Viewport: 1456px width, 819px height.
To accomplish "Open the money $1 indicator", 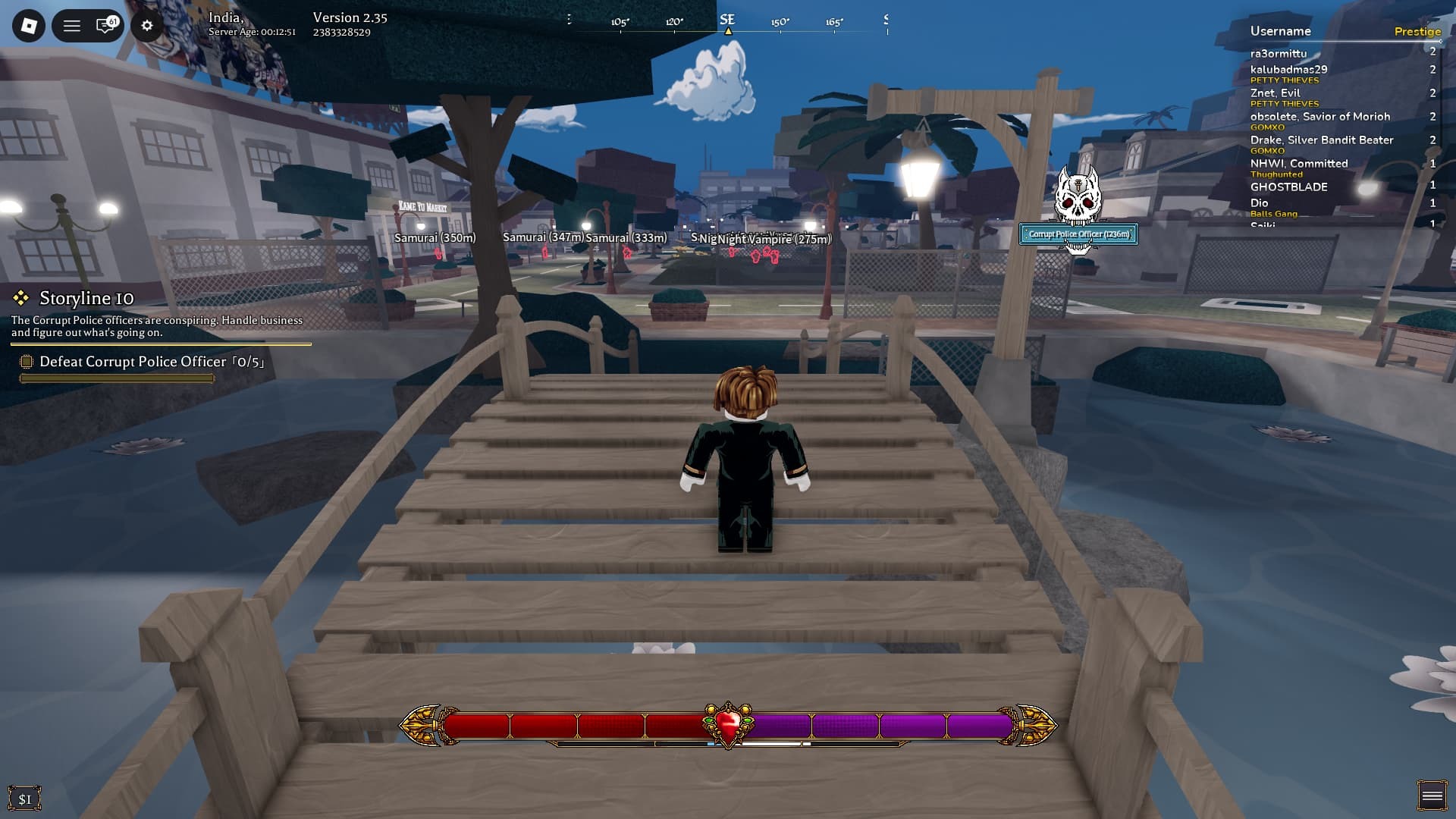I will 25,799.
